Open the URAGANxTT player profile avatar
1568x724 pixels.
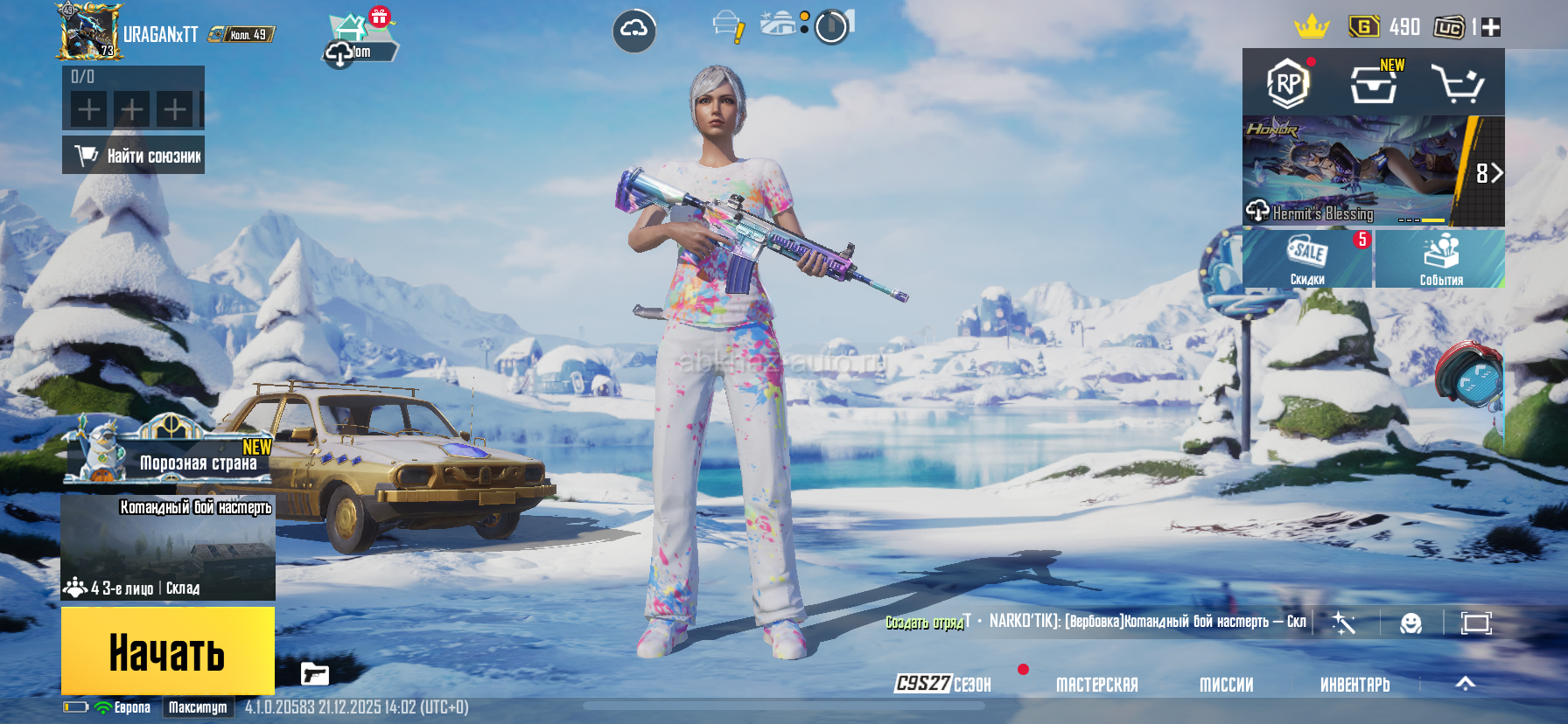coord(87,32)
